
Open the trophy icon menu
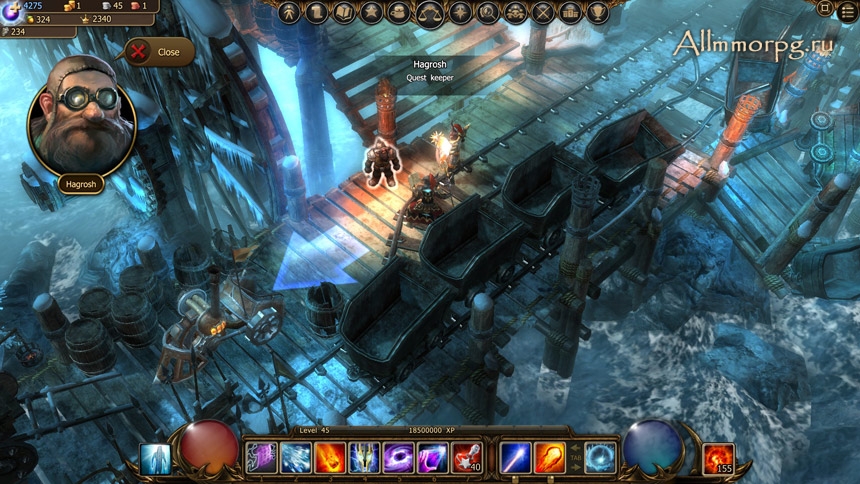(599, 13)
